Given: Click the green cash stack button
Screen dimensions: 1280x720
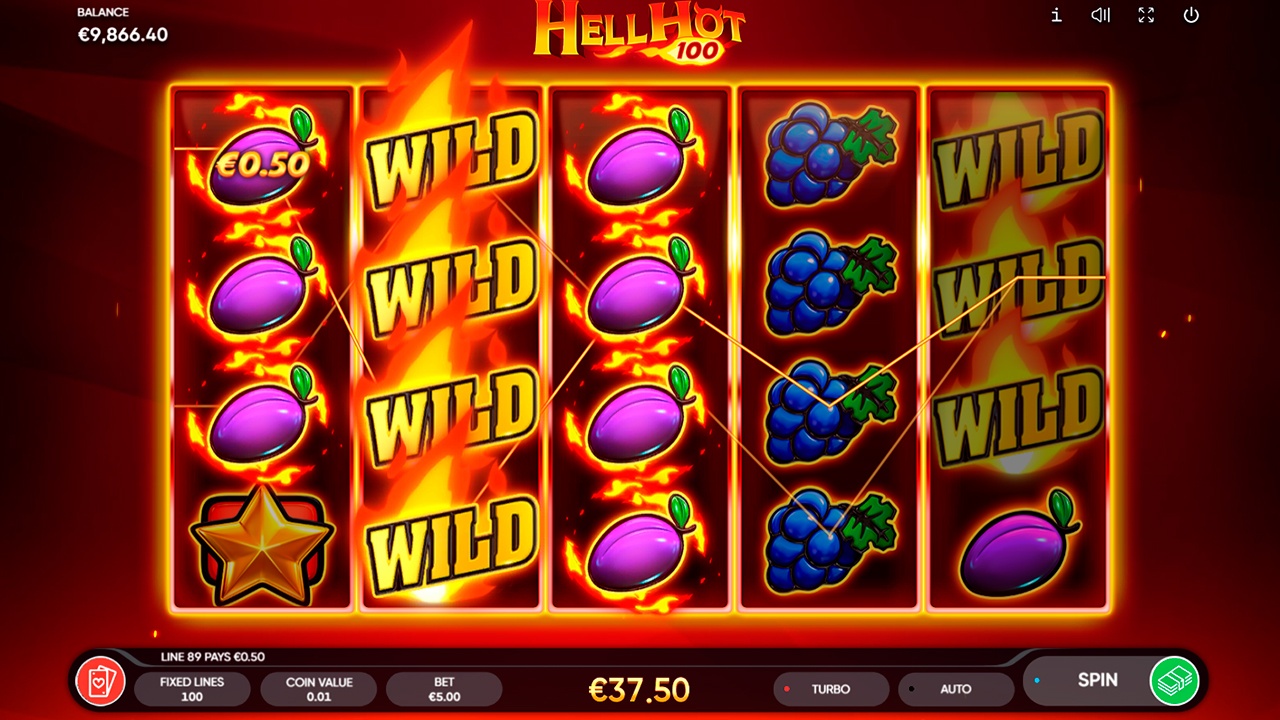Looking at the screenshot, I should pos(1174,681).
